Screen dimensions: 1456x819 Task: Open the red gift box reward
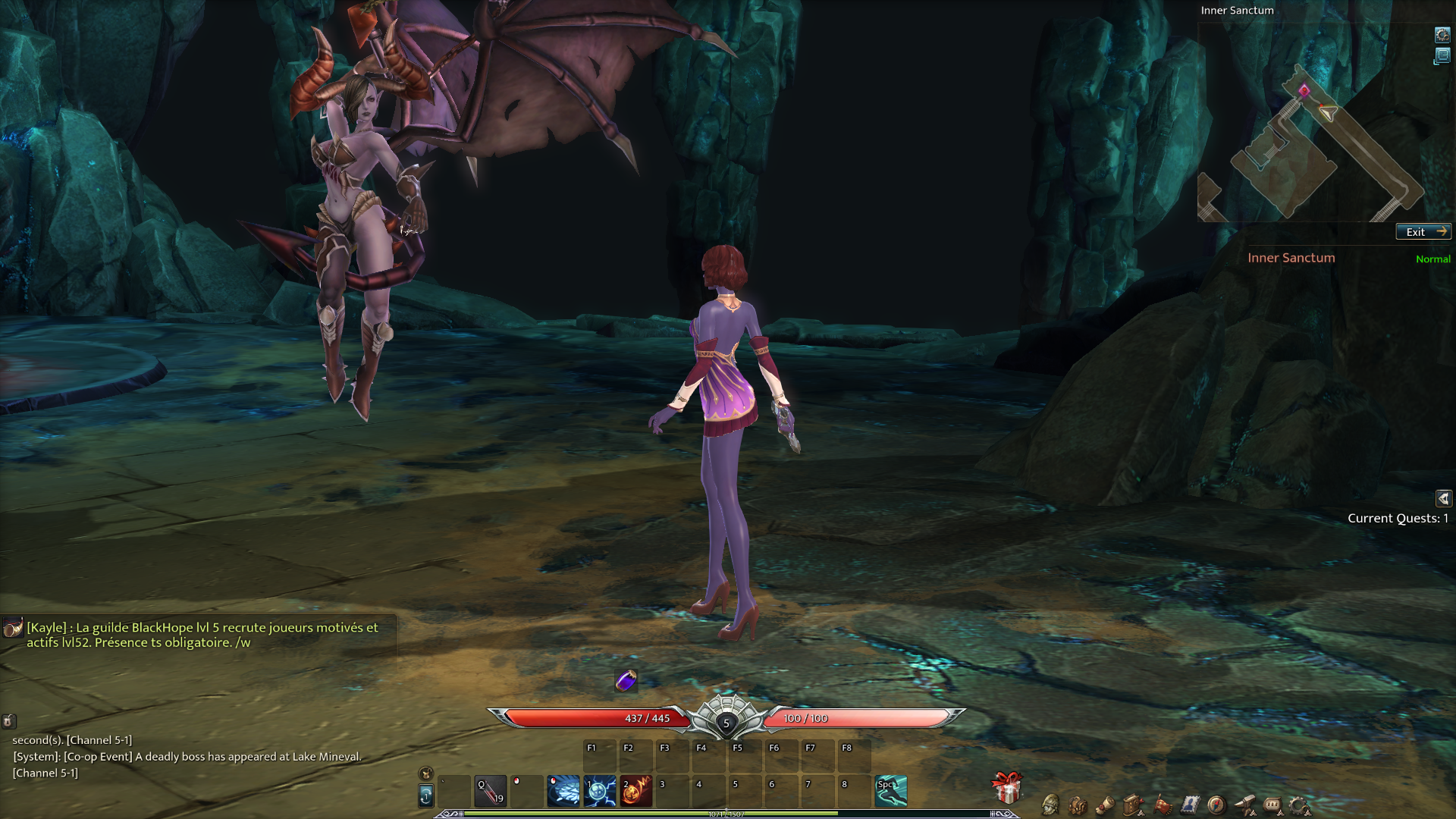1007,788
